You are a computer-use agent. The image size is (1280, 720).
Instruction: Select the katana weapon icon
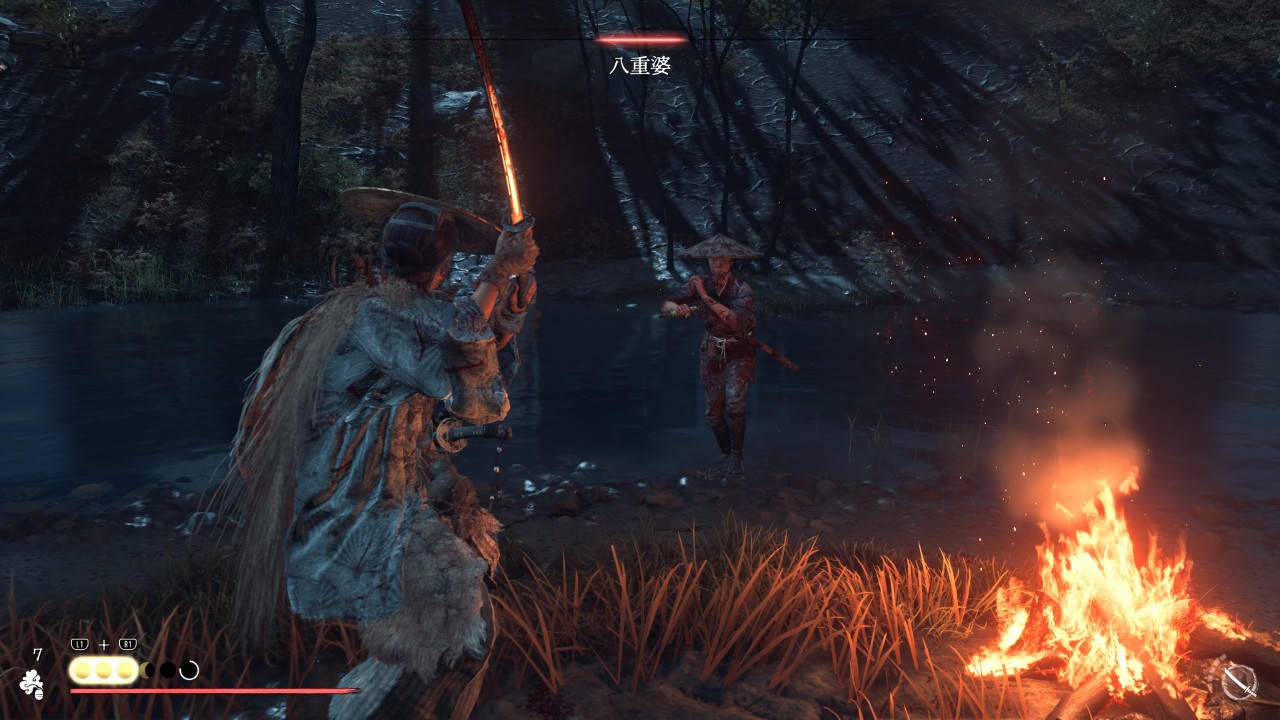pyautogui.click(x=1239, y=681)
